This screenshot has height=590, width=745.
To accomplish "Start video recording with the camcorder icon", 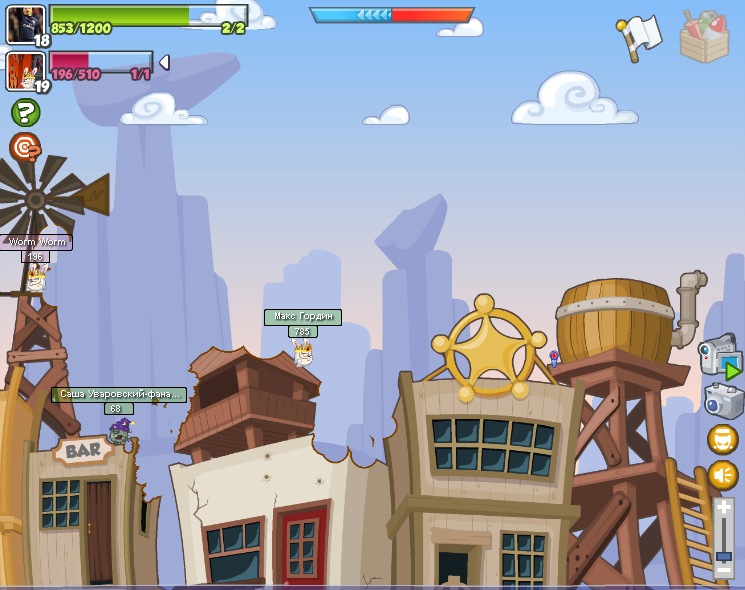I will pos(719,356).
